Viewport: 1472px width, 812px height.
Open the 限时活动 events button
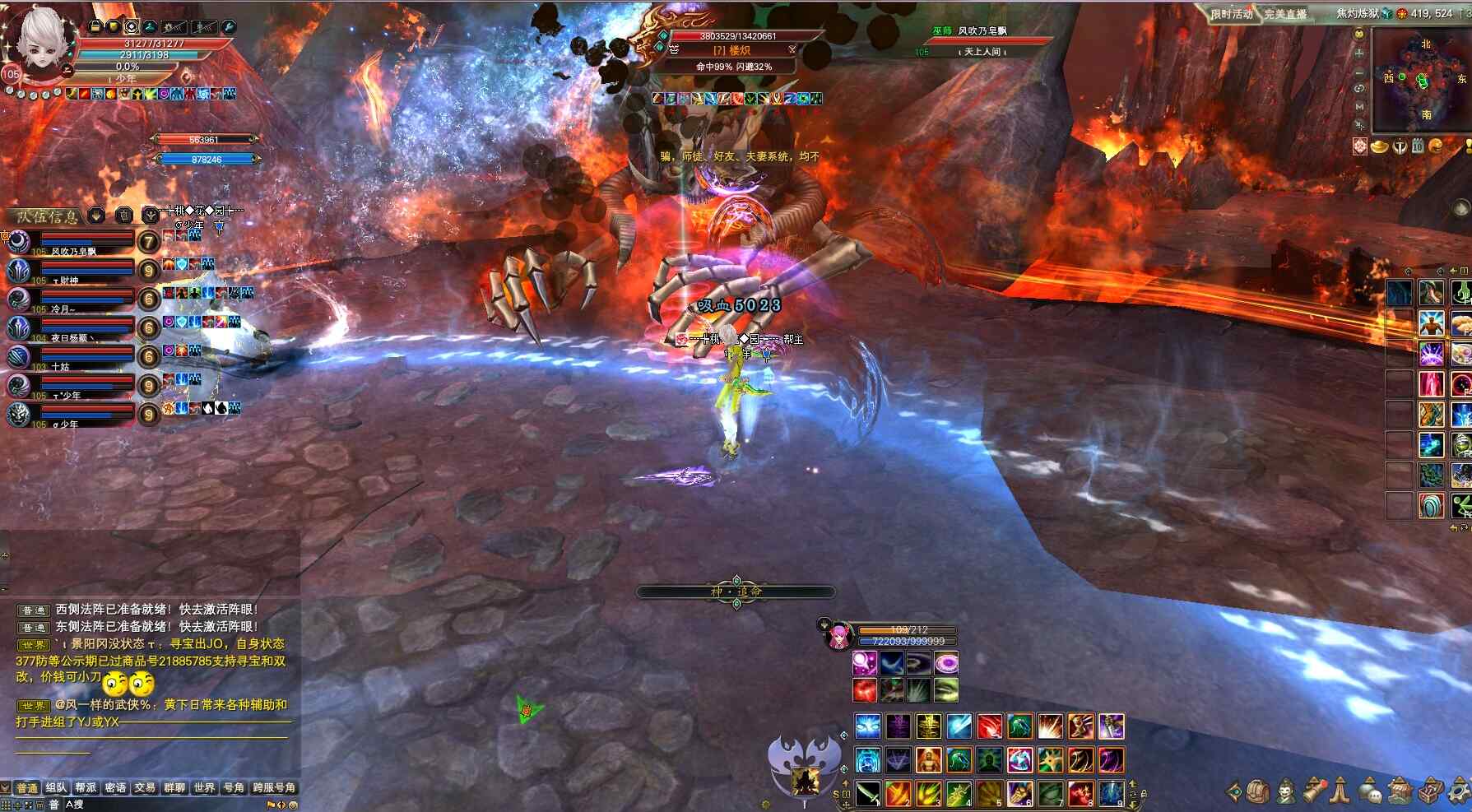[x=1231, y=14]
